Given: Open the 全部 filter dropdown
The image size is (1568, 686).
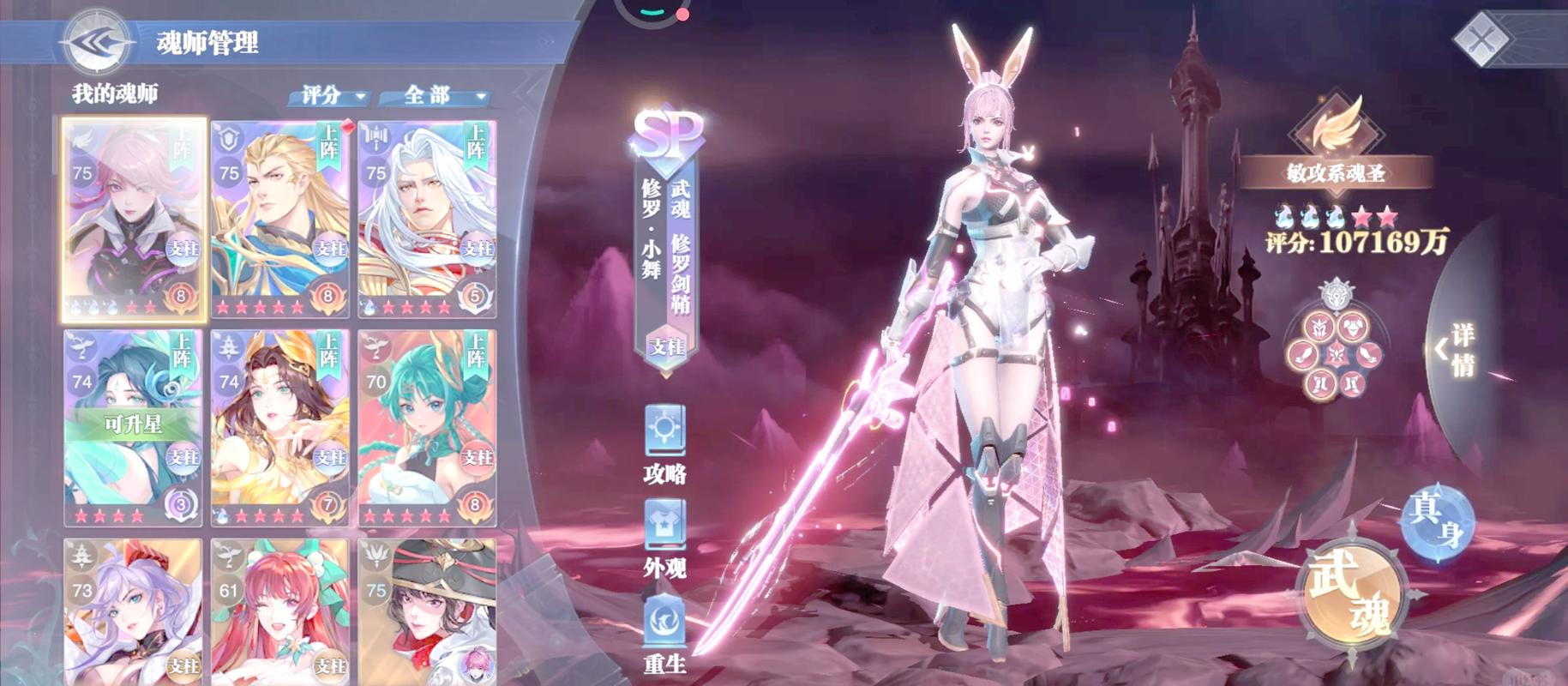Looking at the screenshot, I should 435,95.
